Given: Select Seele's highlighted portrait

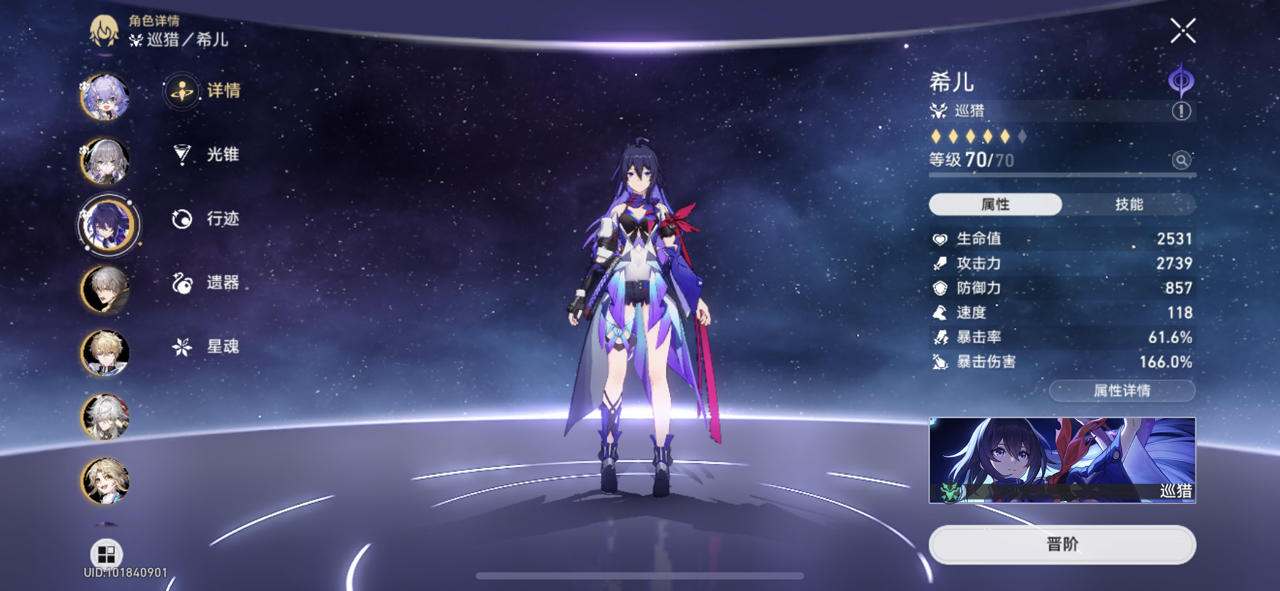Looking at the screenshot, I should click(109, 223).
